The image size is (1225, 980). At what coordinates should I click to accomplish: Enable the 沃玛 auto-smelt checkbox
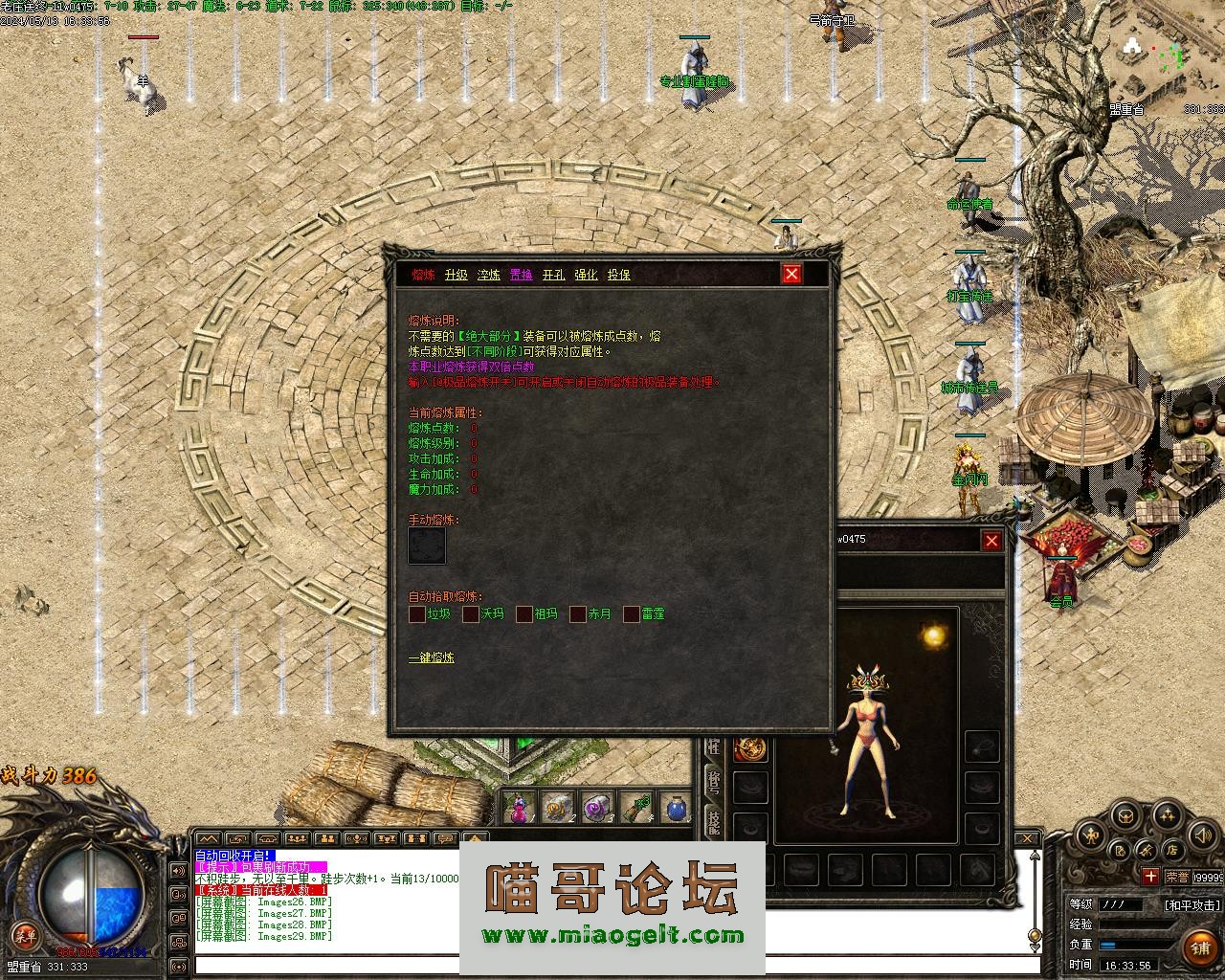471,614
